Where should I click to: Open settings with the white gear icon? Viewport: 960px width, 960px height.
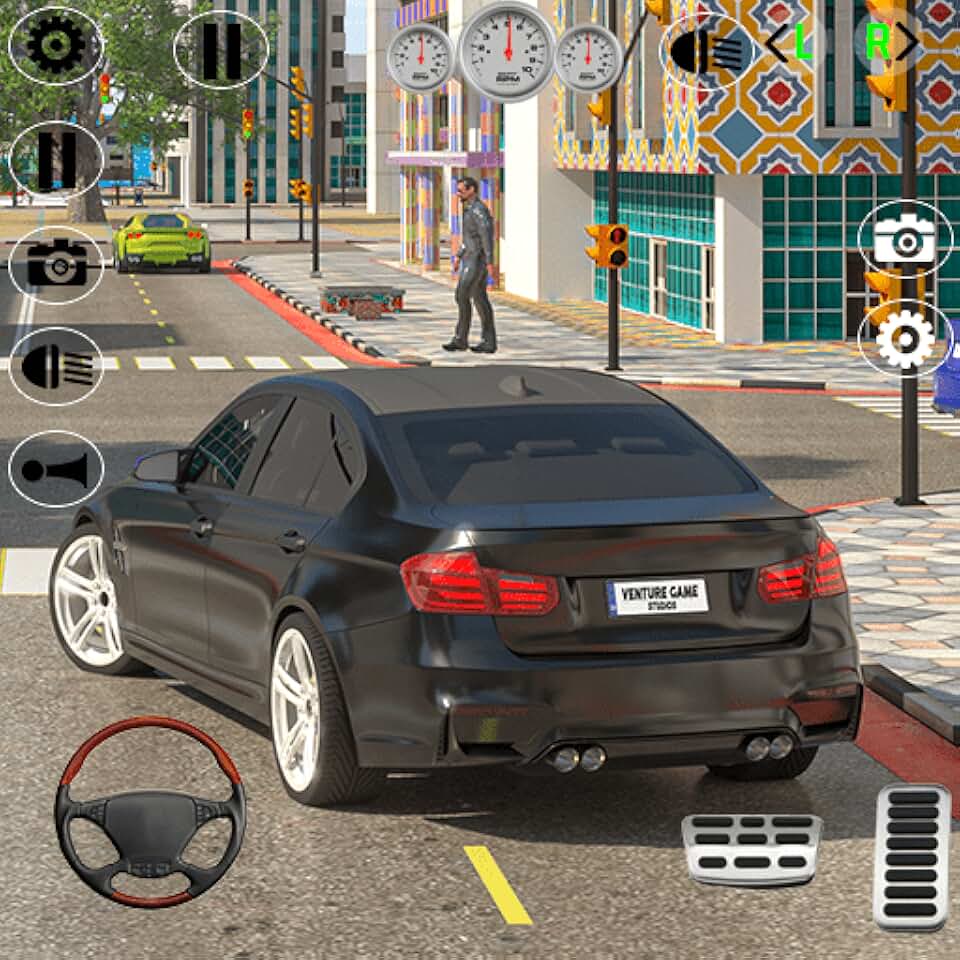[x=904, y=339]
